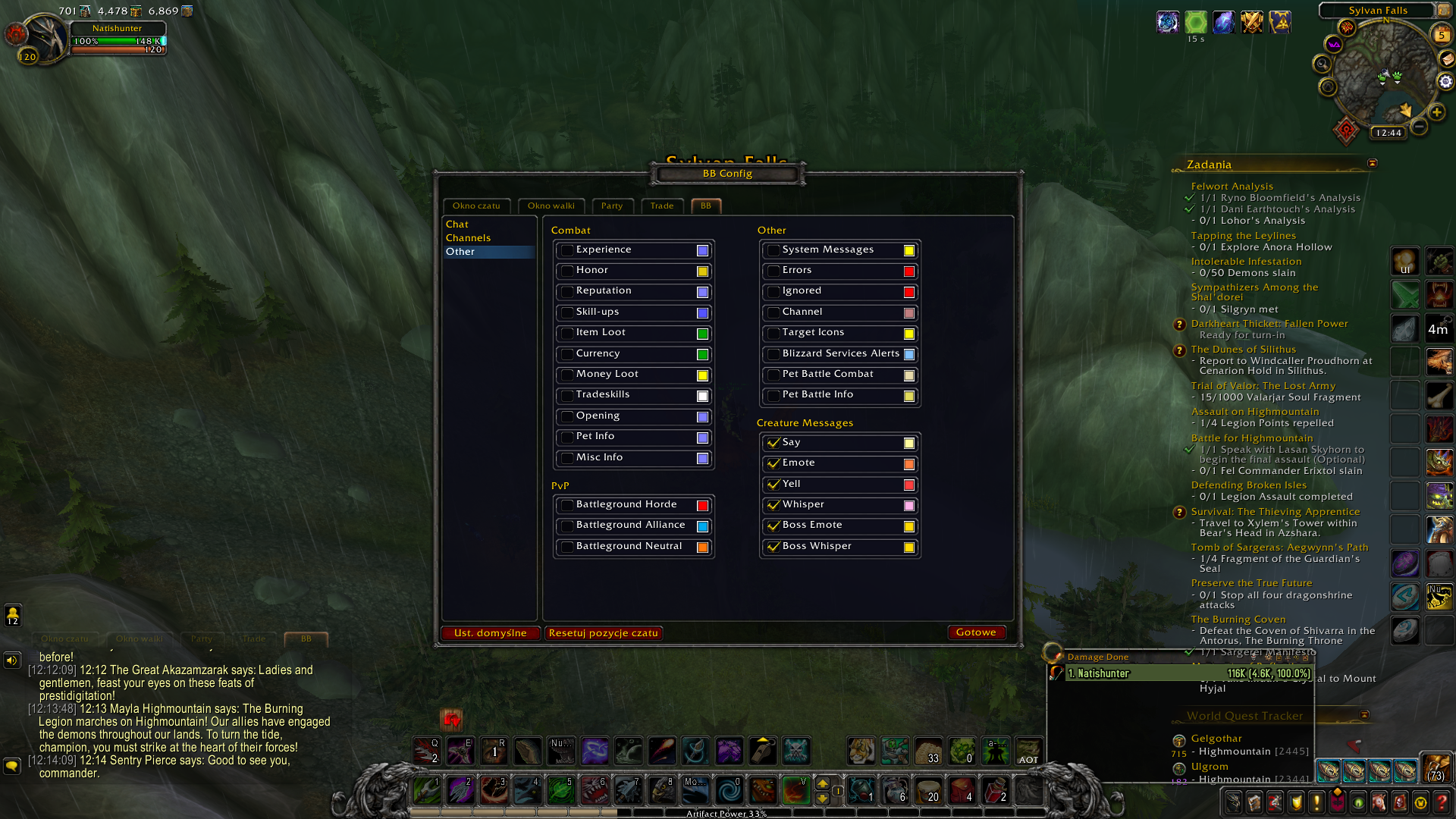Toggle the Money Loot checkbox

click(567, 375)
